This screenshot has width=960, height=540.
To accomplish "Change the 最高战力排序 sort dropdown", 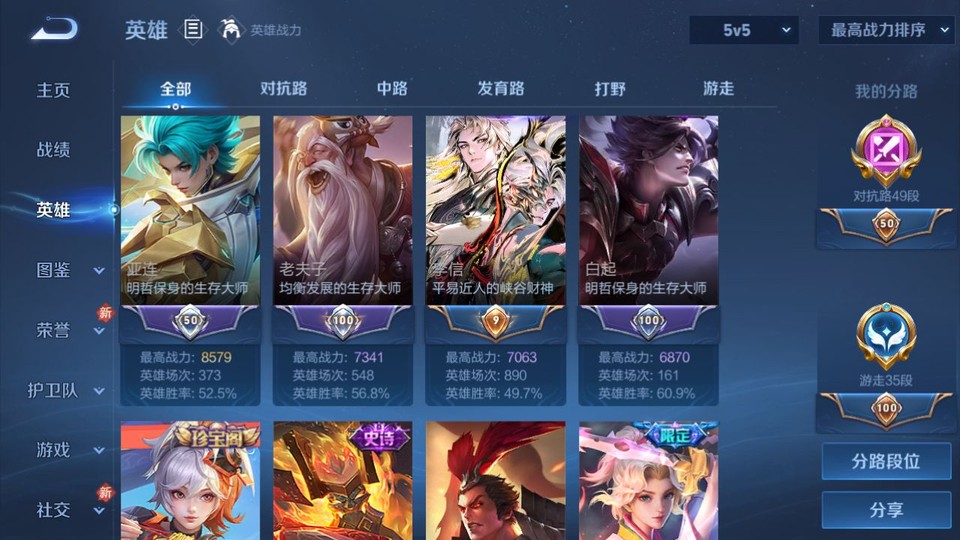I will coord(886,30).
